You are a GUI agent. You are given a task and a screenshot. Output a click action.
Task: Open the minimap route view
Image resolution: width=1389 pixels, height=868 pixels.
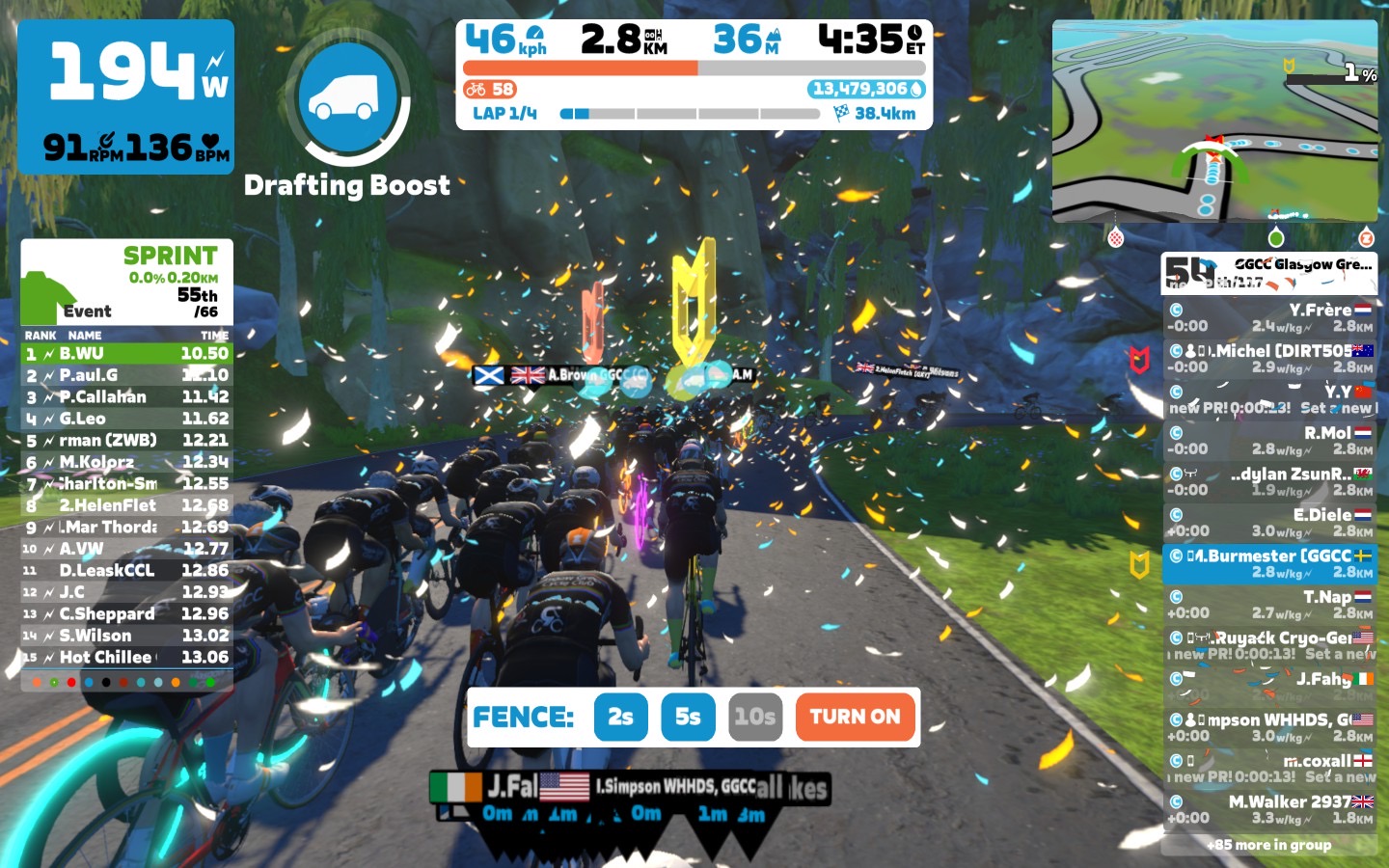pos(1214,122)
